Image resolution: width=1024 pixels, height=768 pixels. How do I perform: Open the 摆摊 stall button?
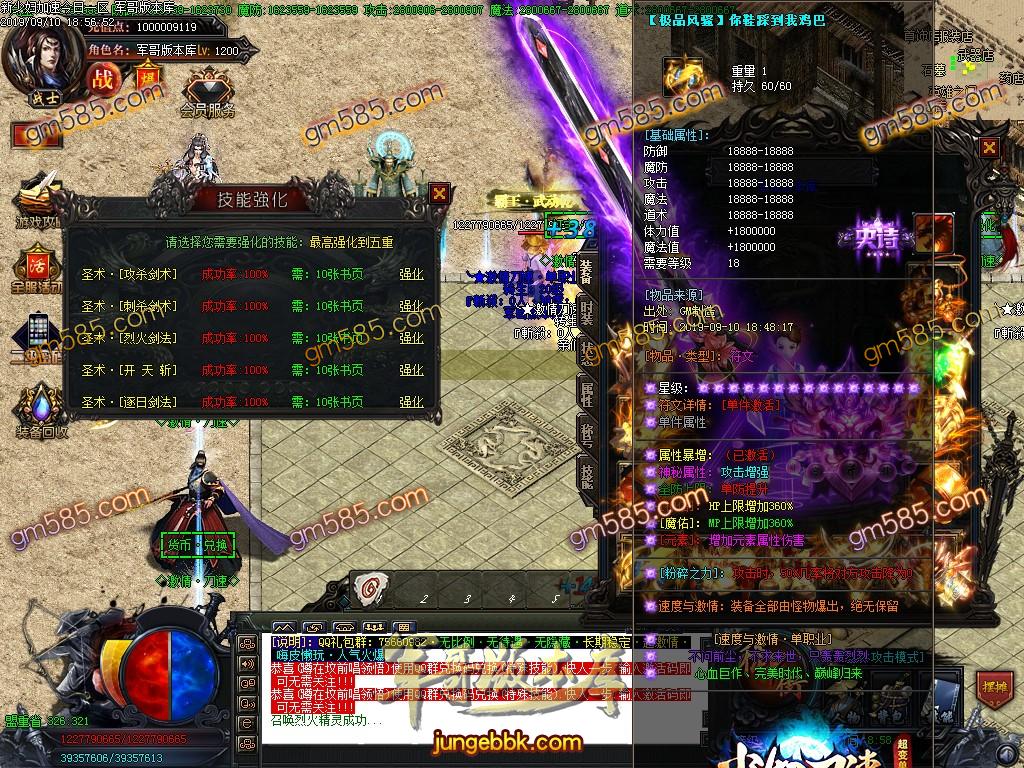993,689
